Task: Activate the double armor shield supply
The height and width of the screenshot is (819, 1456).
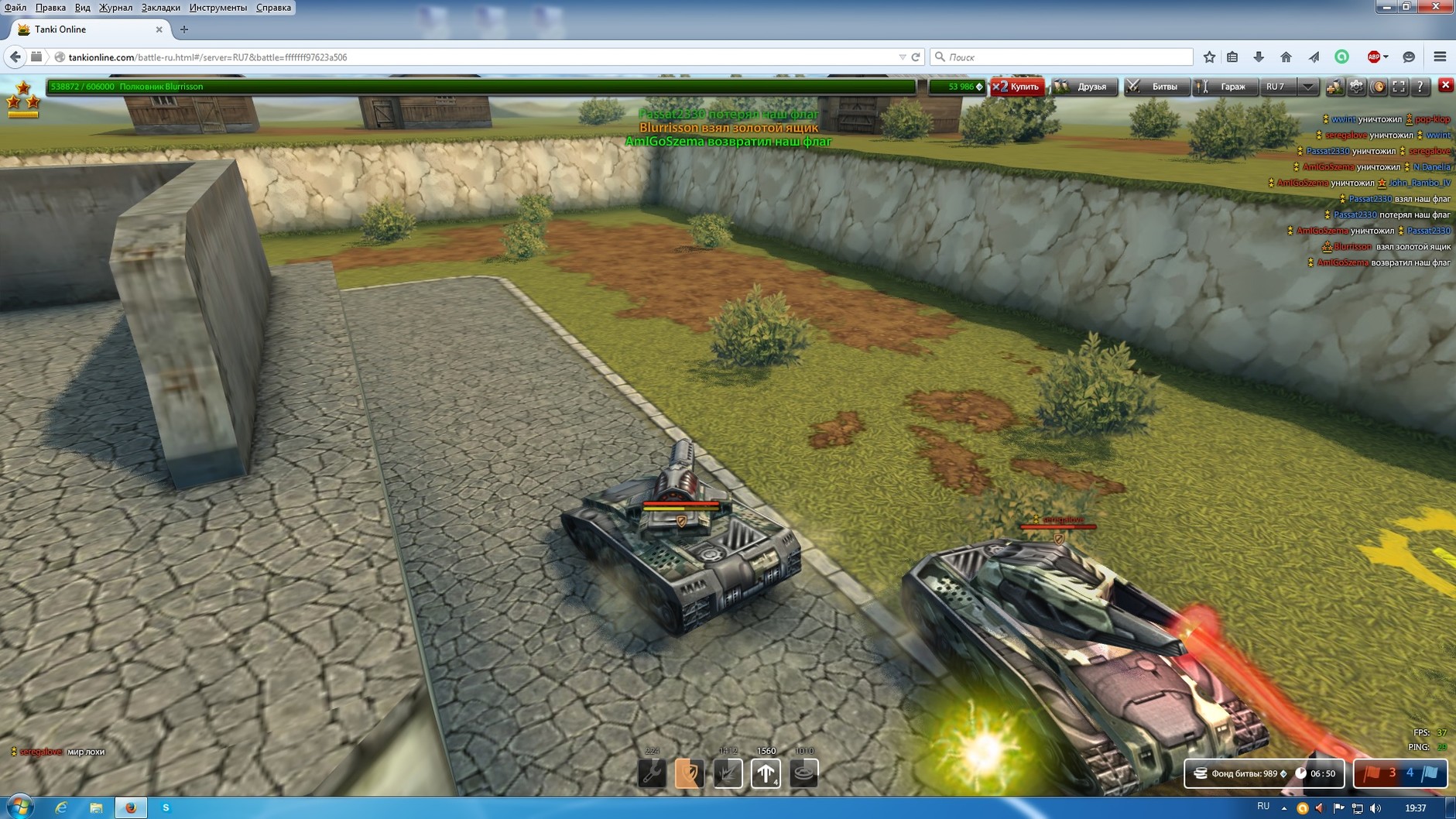Action: (x=689, y=773)
